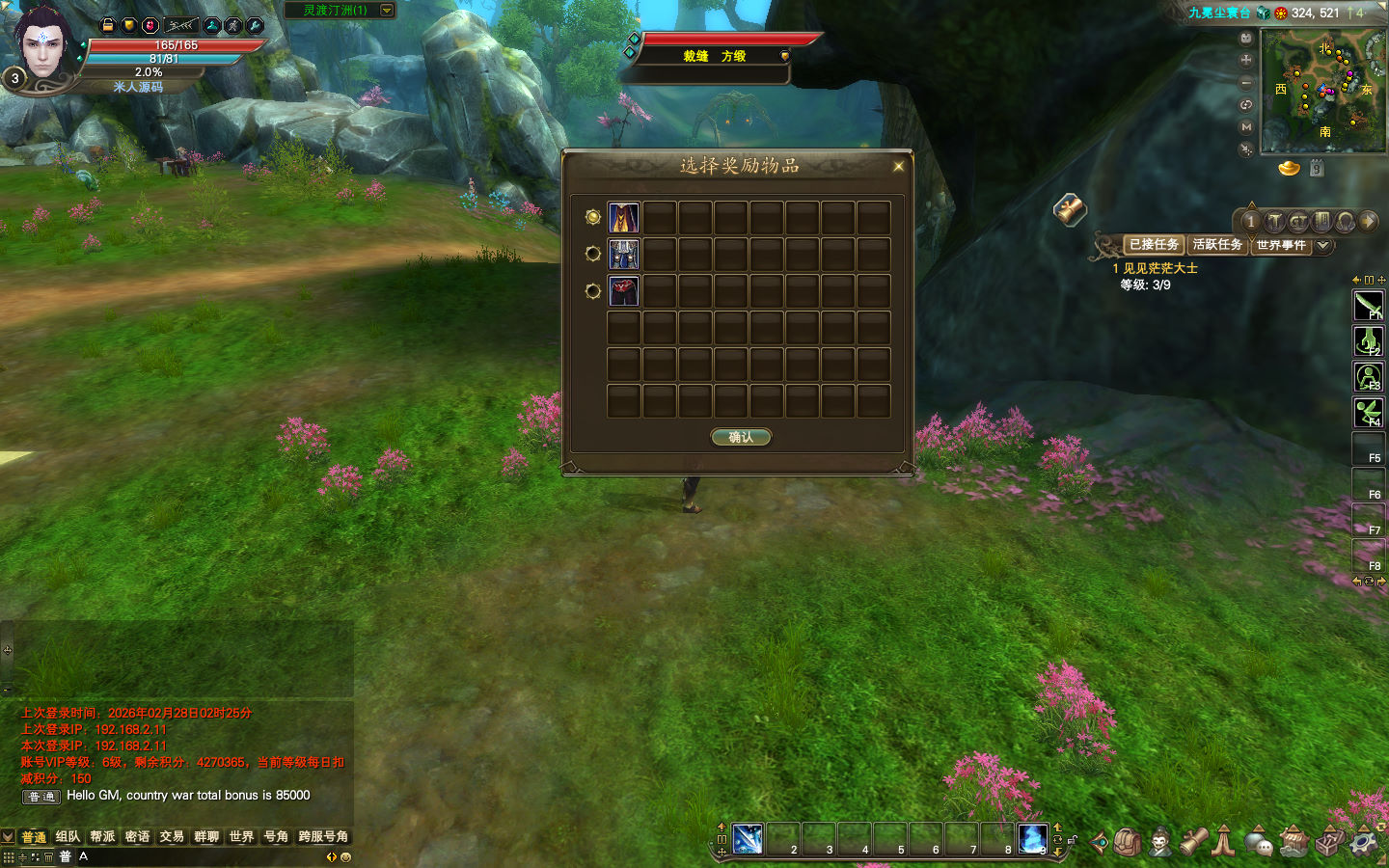Zoom out the minimap with minus button

point(1246,83)
